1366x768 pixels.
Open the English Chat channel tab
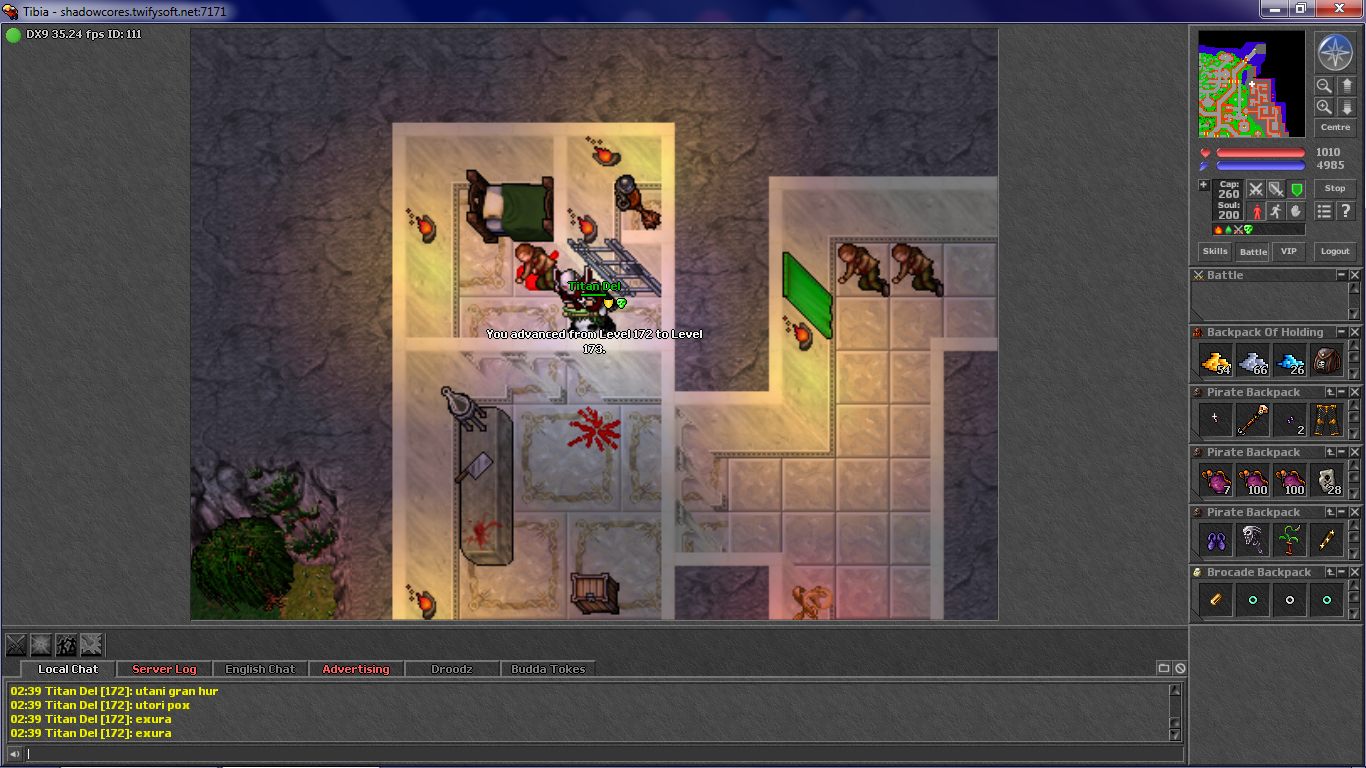click(260, 669)
